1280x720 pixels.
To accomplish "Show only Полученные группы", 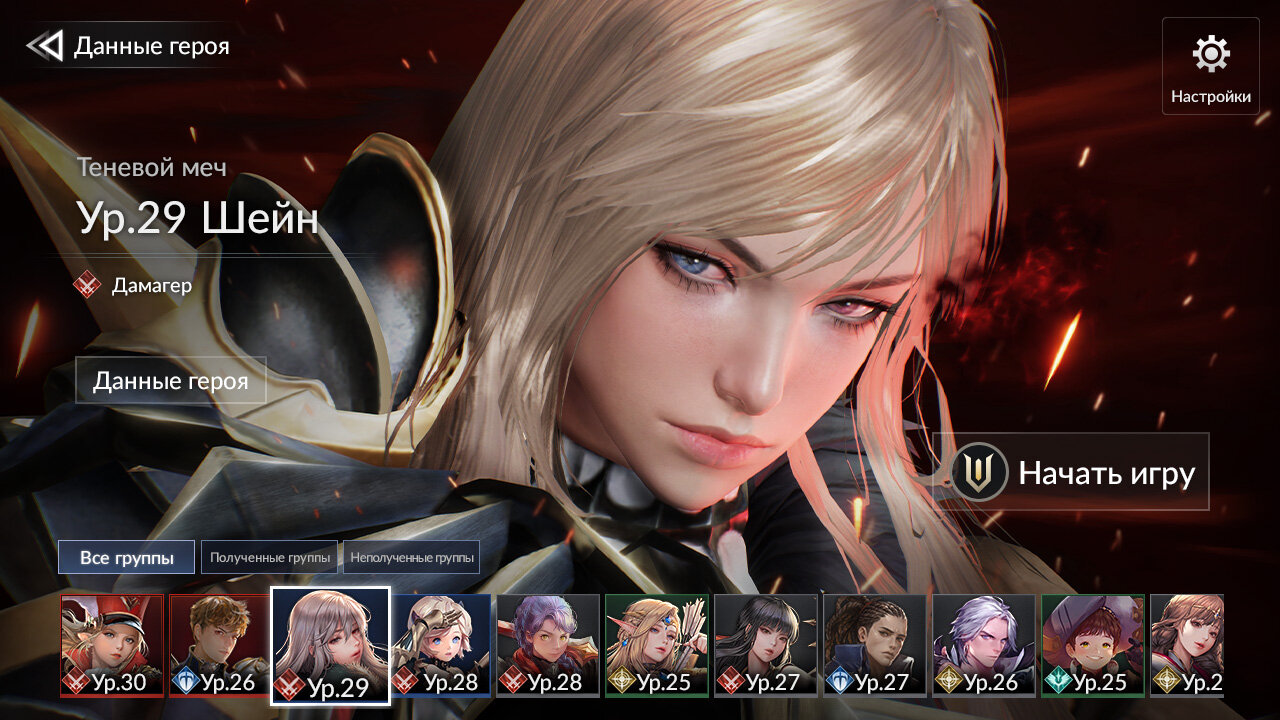I will (x=270, y=557).
